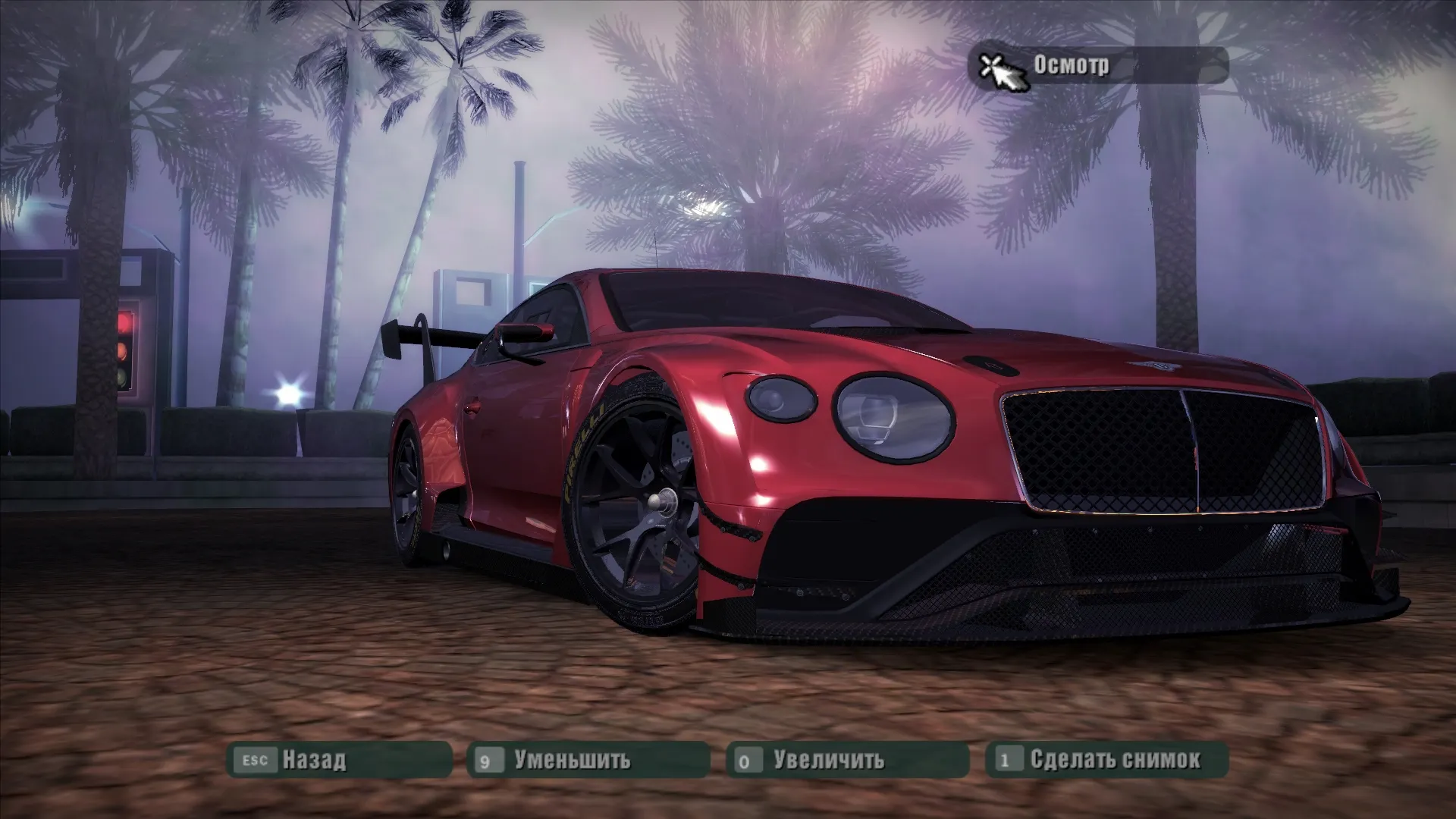Take a snapshot with Сделать снимок
This screenshot has width=1456, height=819.
[1106, 759]
